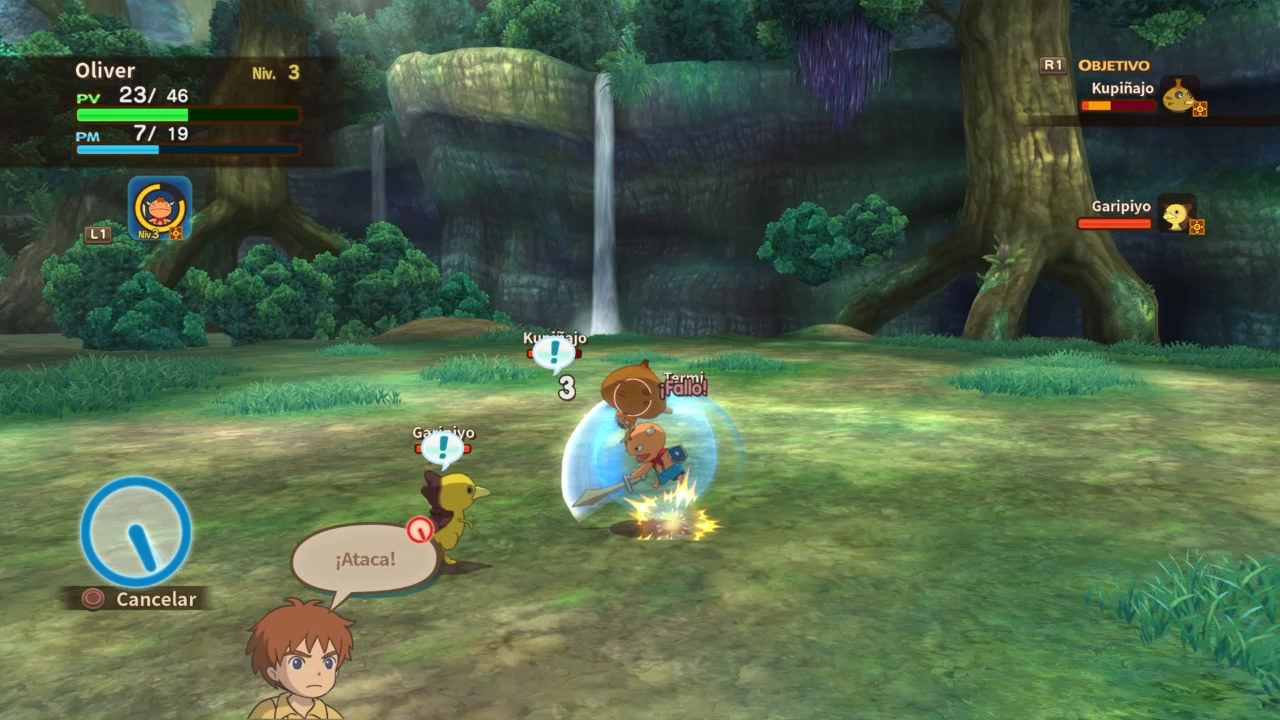
Task: Choose Garipiyo in the enemy target list
Action: pyautogui.click(x=1140, y=214)
